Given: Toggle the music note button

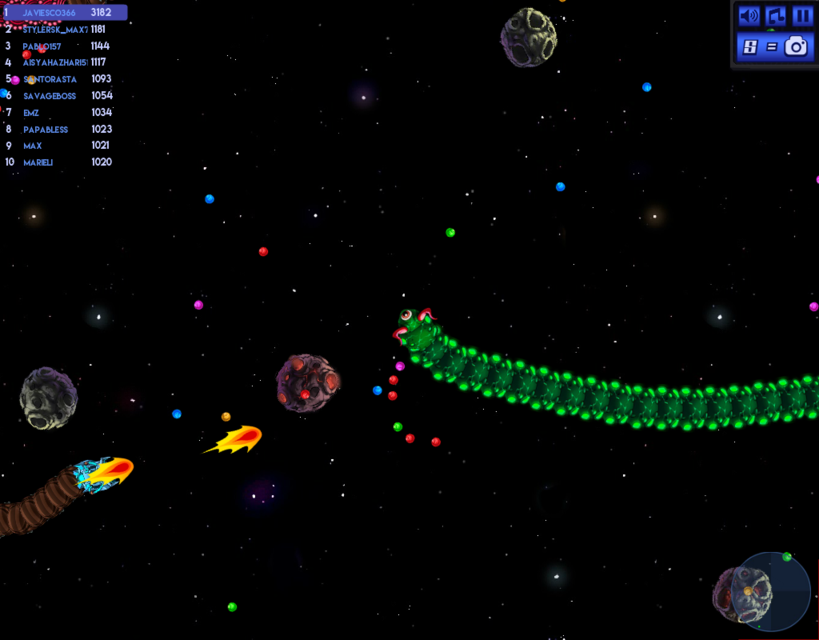Looking at the screenshot, I should click(776, 16).
